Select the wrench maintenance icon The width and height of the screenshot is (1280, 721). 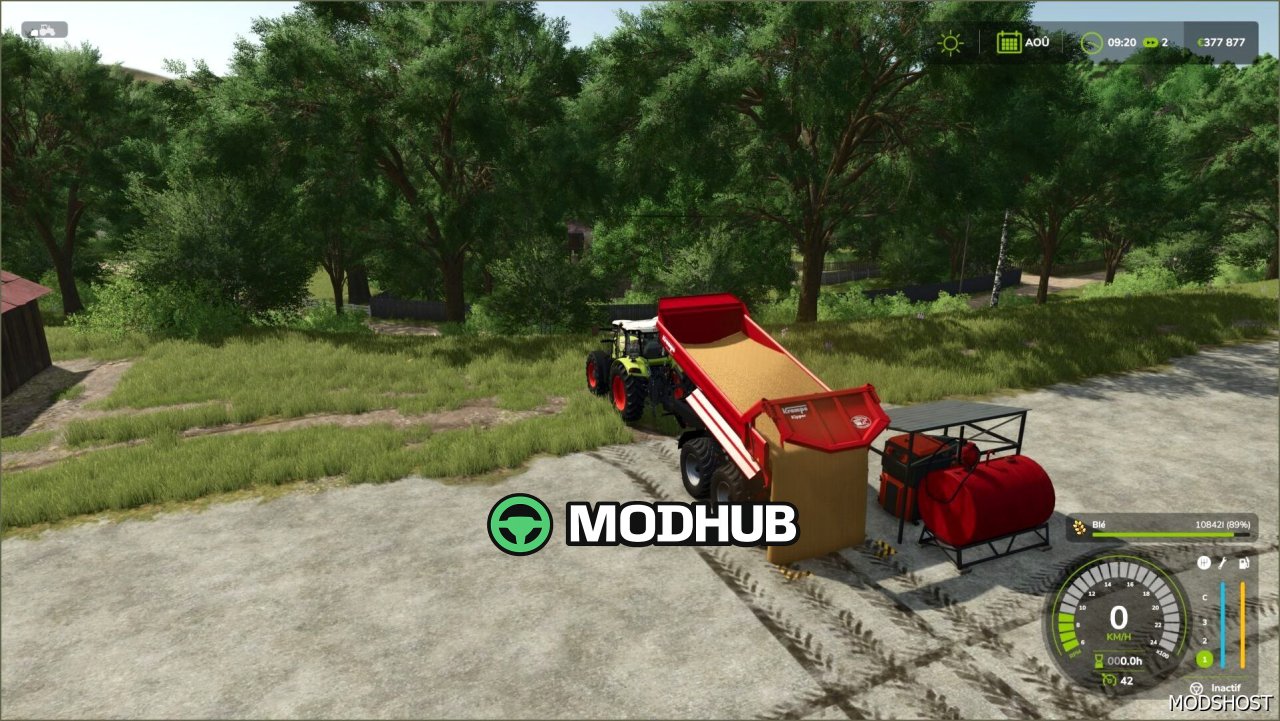coord(1222,563)
